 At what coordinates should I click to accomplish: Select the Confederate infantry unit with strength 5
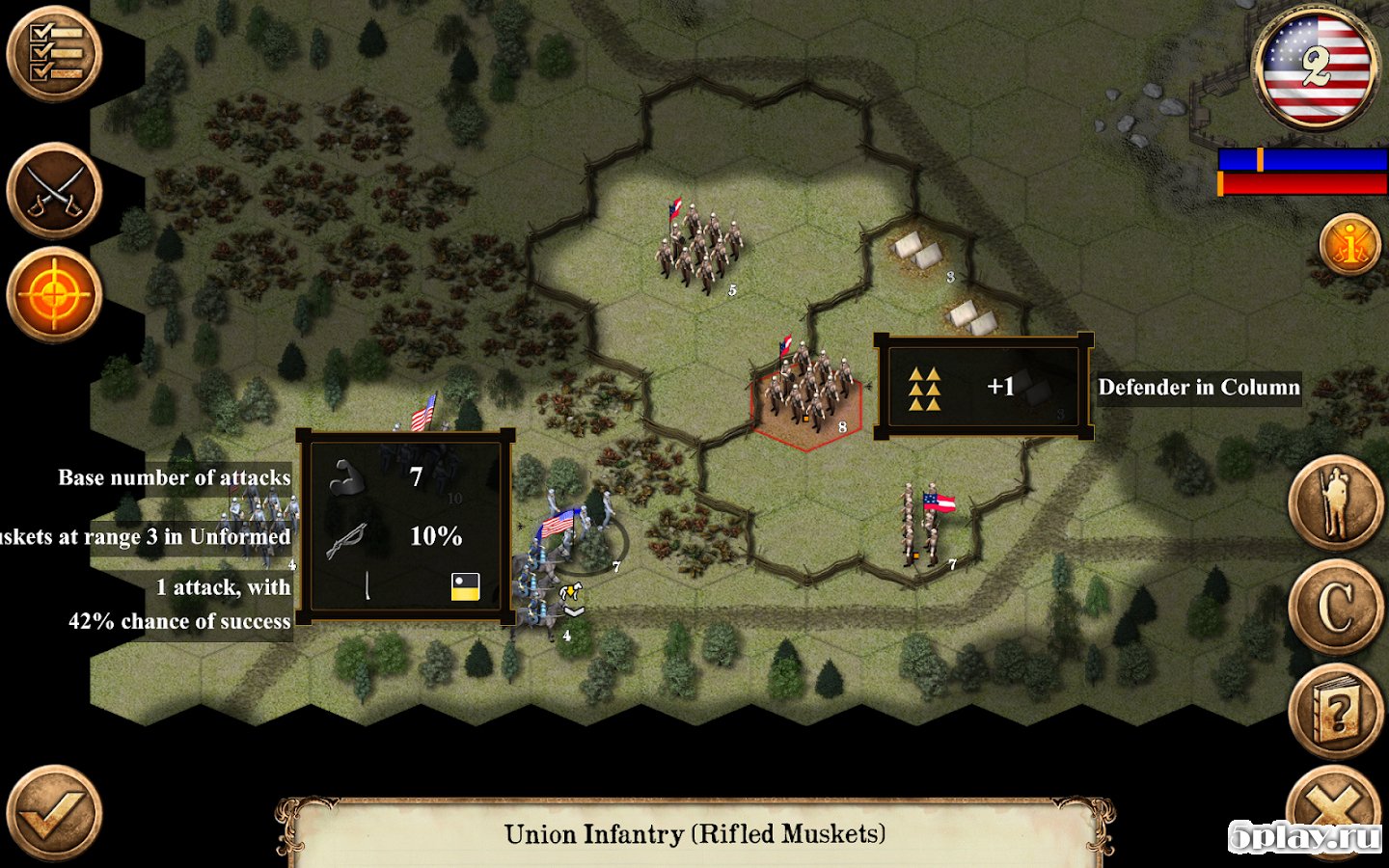tap(698, 249)
